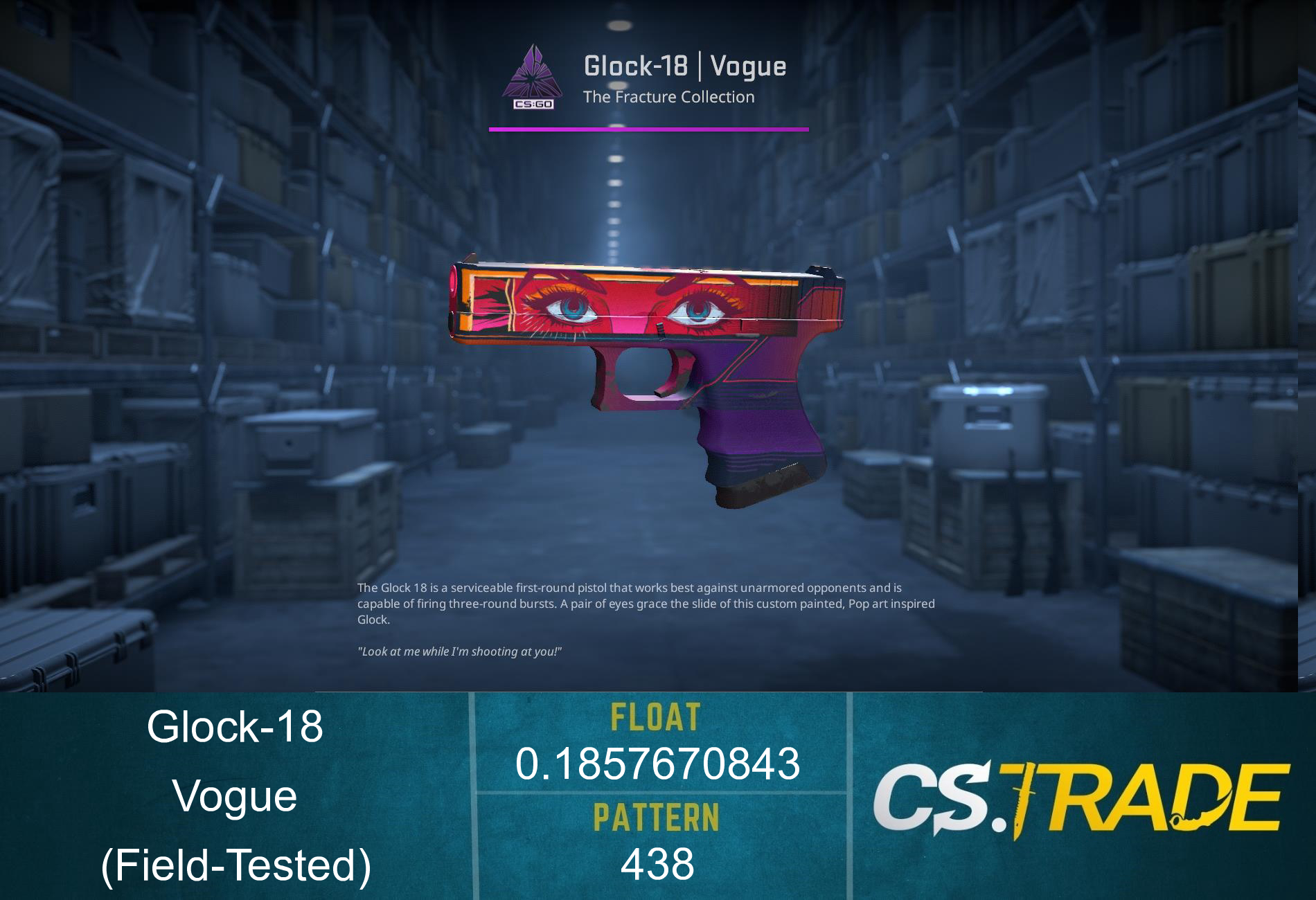Click the purple rarity bar
Viewport: 1316px width, 900px height.
pos(648,128)
